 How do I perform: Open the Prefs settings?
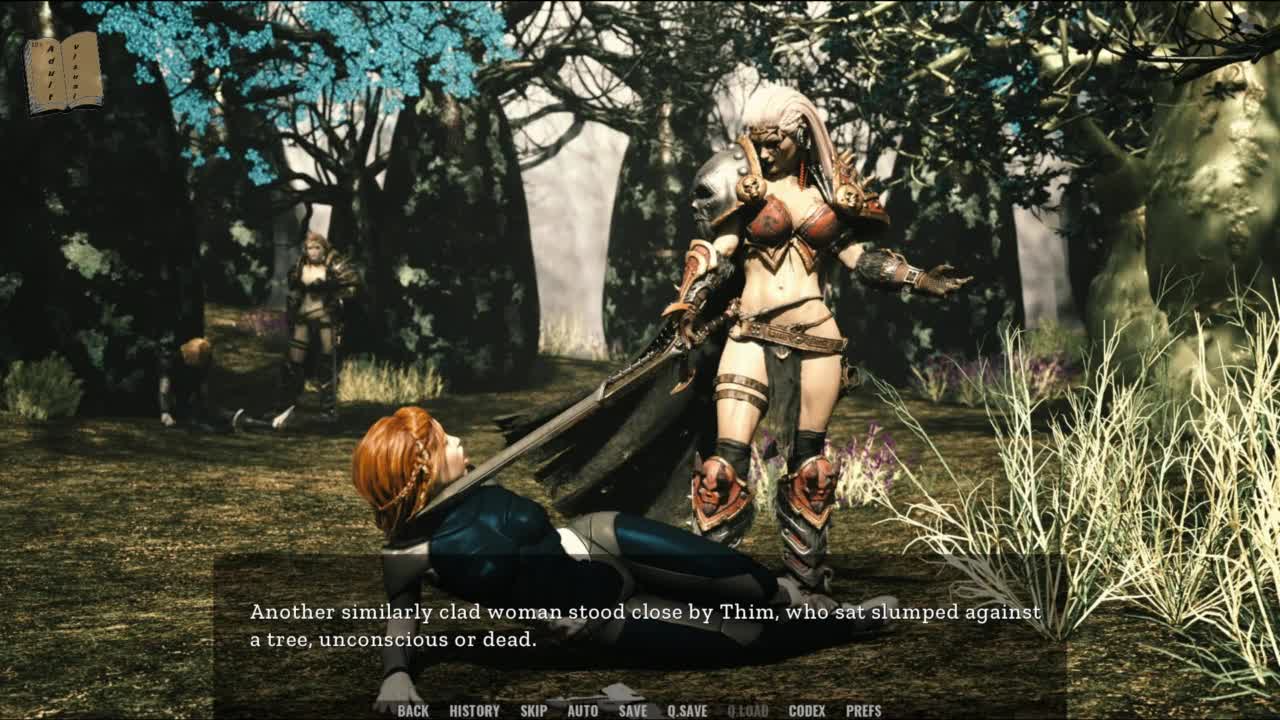pyautogui.click(x=863, y=711)
